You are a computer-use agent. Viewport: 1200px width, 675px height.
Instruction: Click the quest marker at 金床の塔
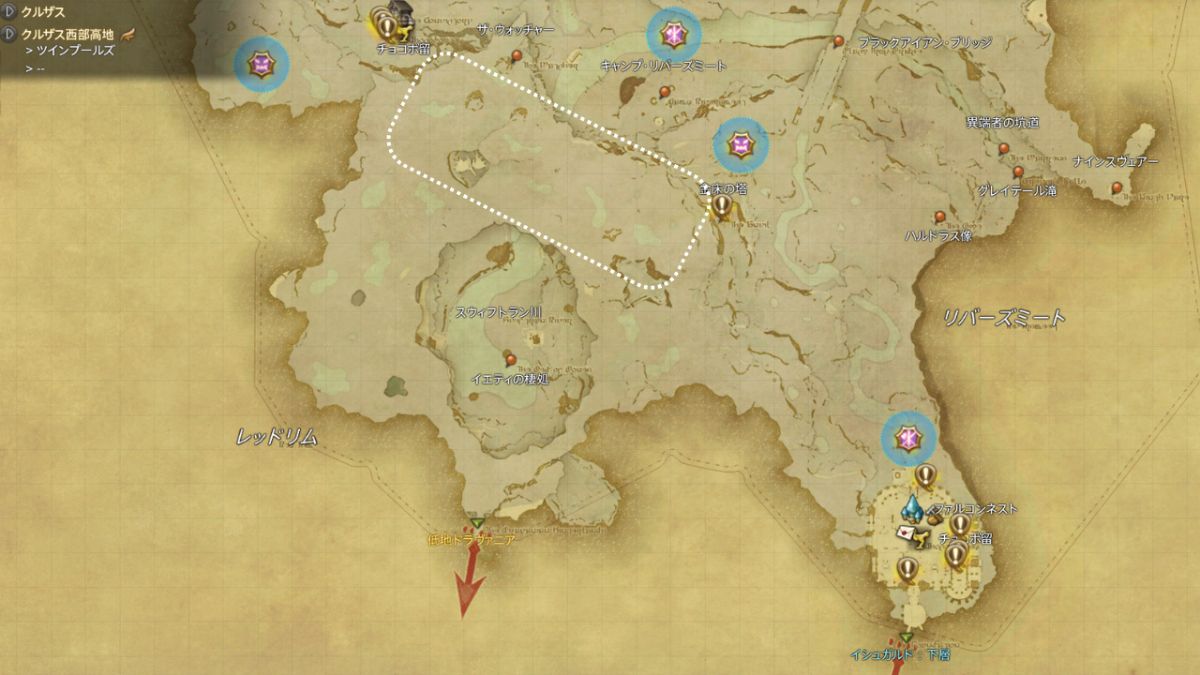click(722, 206)
